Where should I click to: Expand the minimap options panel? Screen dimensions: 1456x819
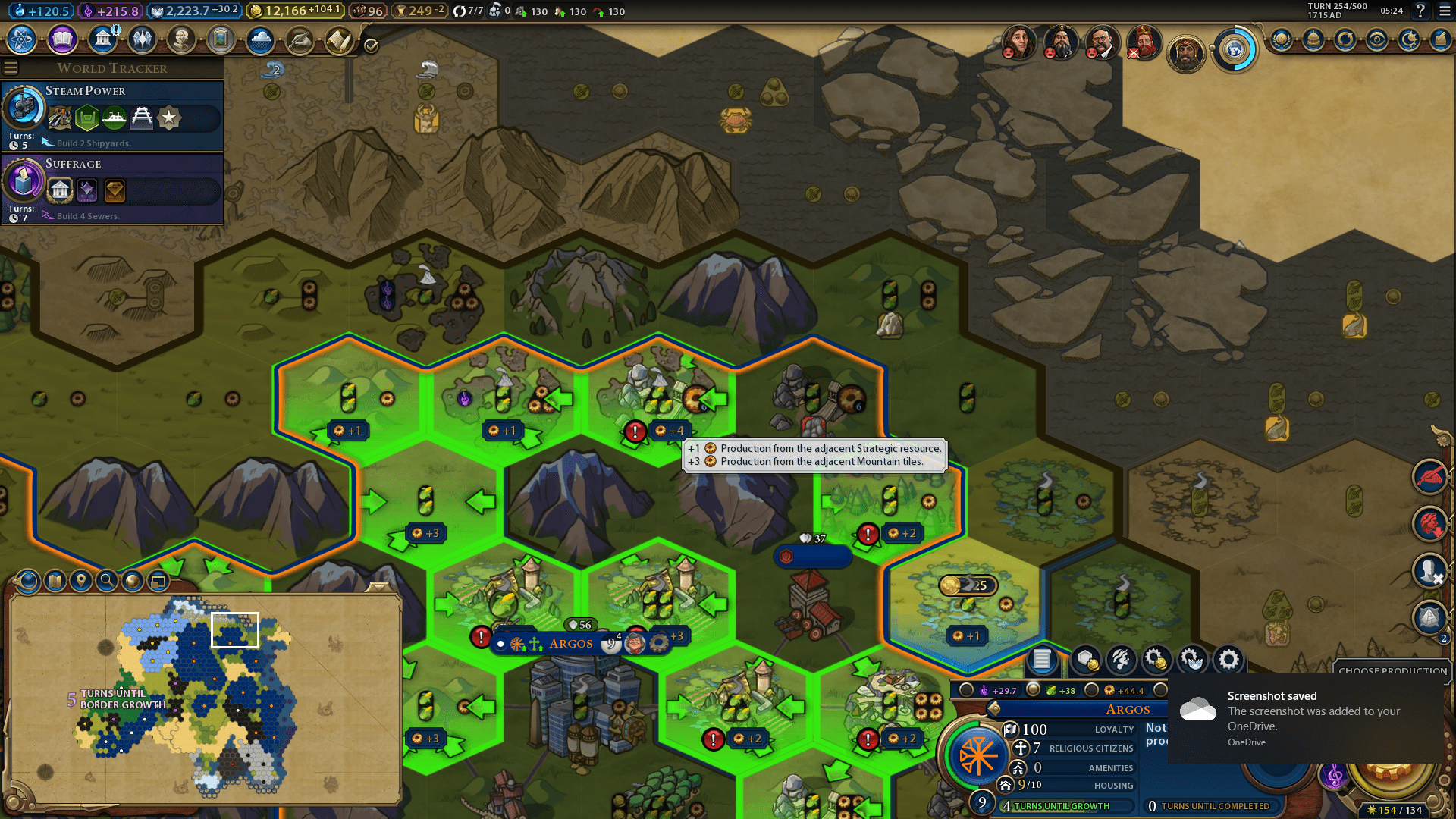160,581
